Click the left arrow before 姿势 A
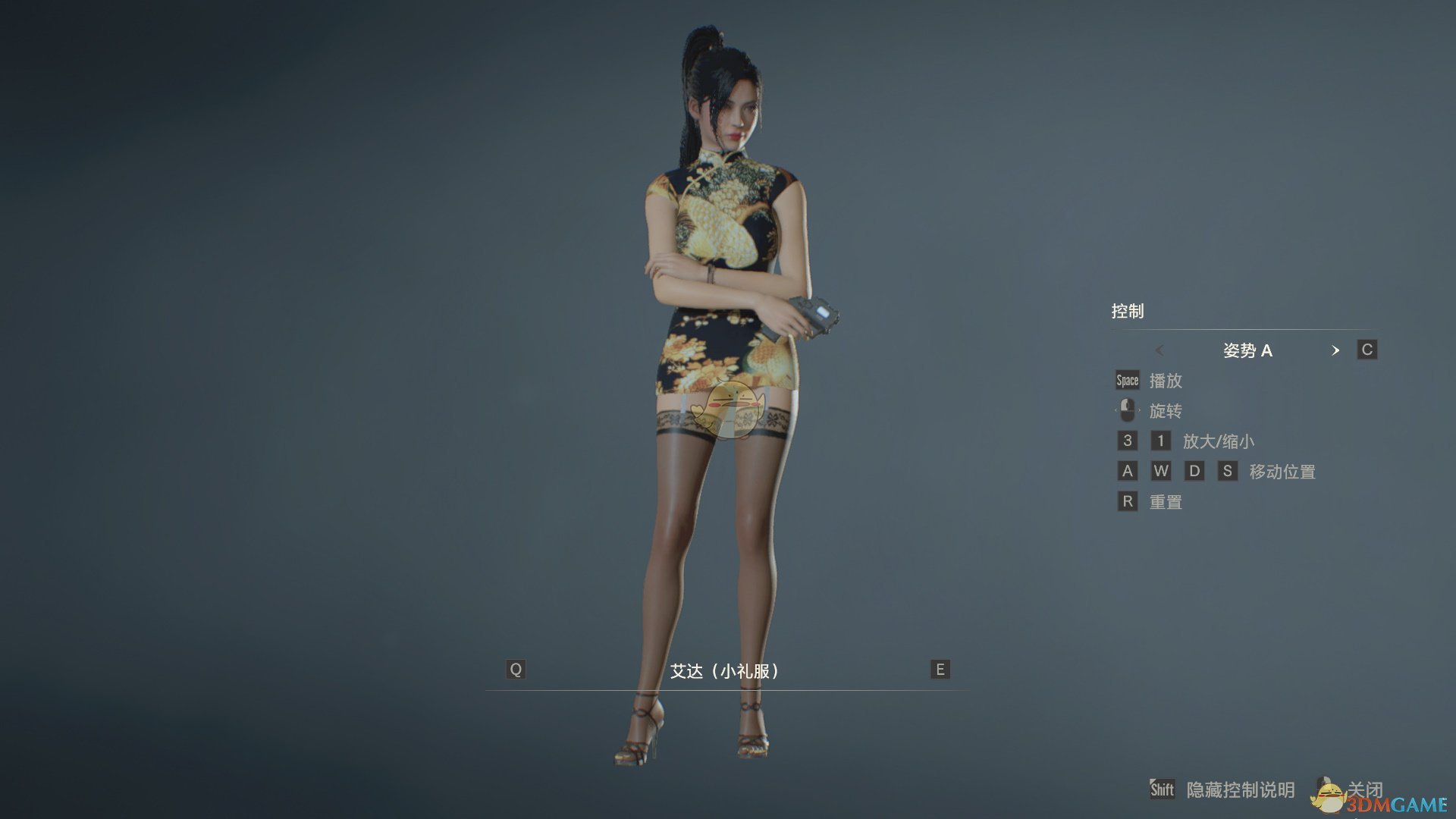1456x819 pixels. [1160, 350]
